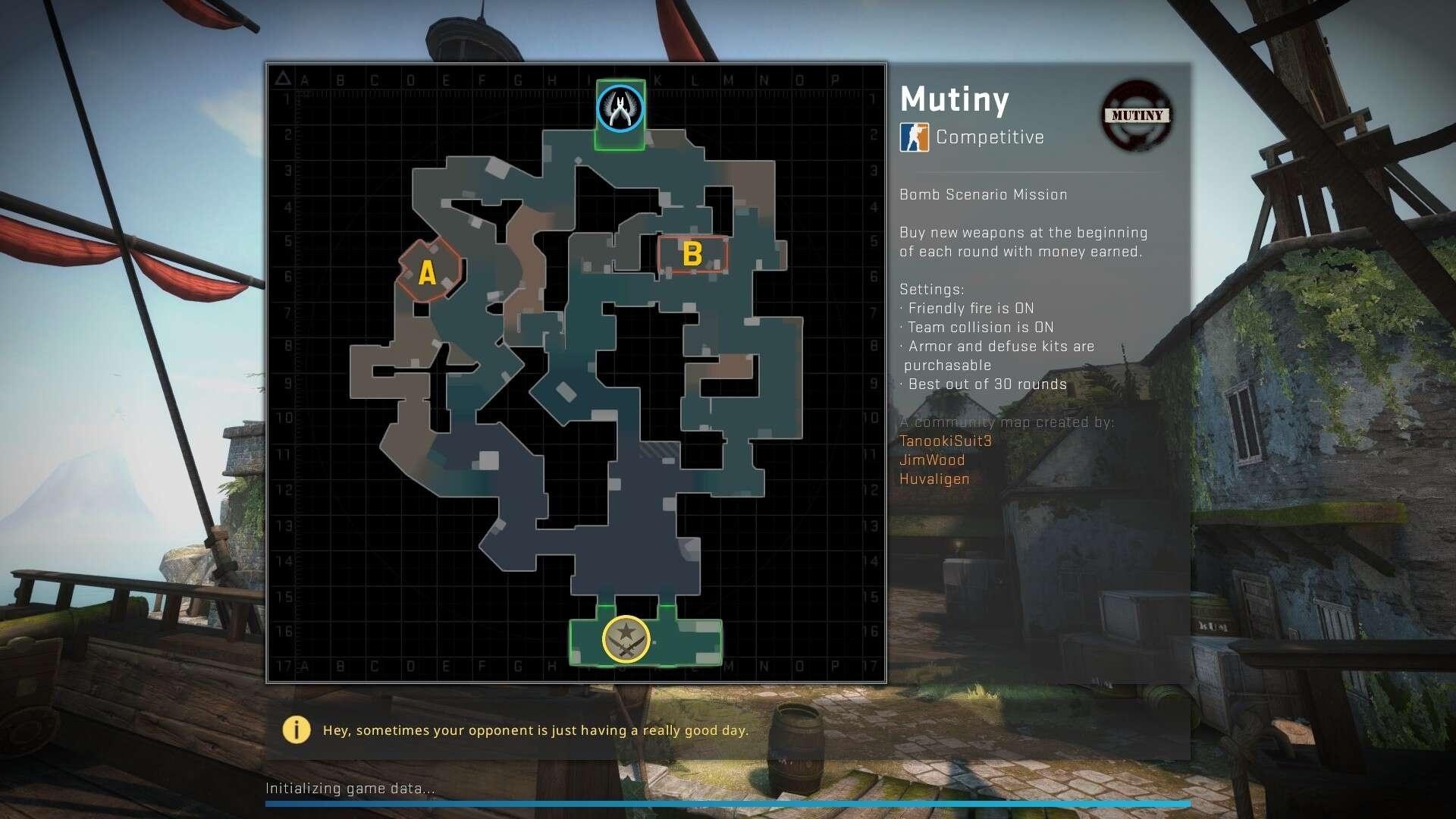Image resolution: width=1456 pixels, height=819 pixels.
Task: Click the delta symbol at the grid corner
Action: (x=284, y=77)
